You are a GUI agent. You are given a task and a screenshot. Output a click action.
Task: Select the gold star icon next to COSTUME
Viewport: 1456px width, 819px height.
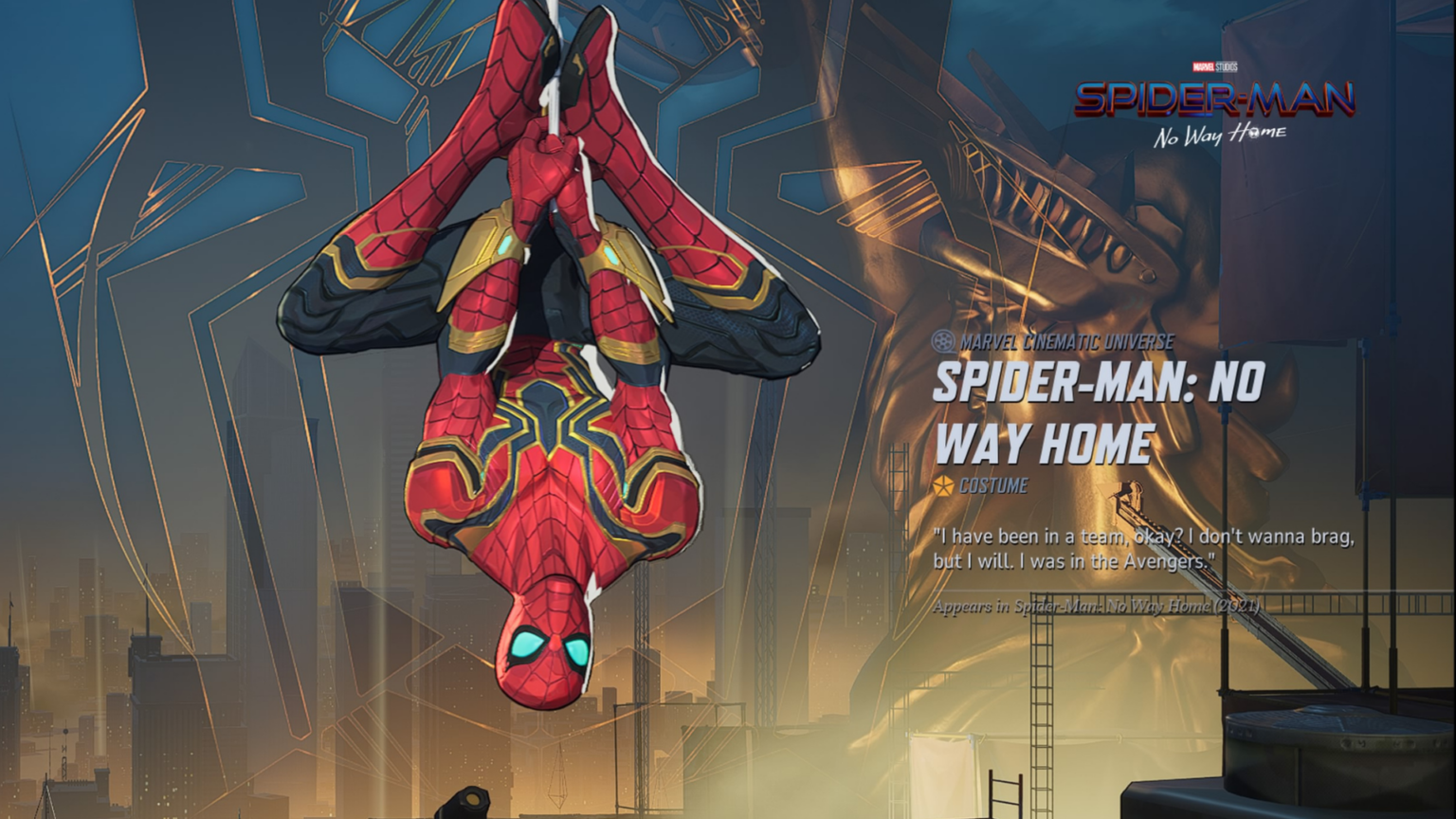943,486
